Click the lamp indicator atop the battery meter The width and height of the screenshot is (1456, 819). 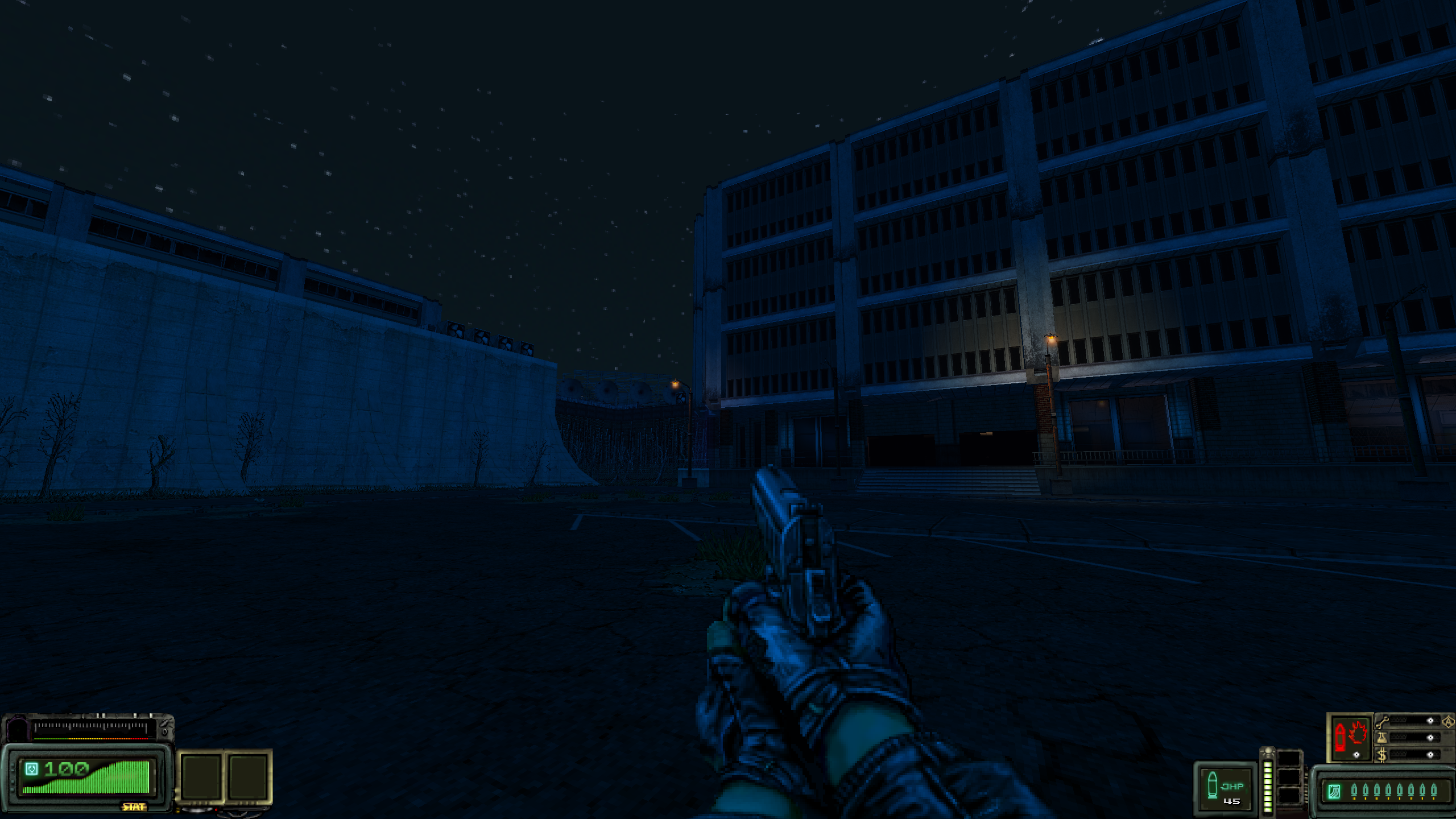pyautogui.click(x=1268, y=750)
